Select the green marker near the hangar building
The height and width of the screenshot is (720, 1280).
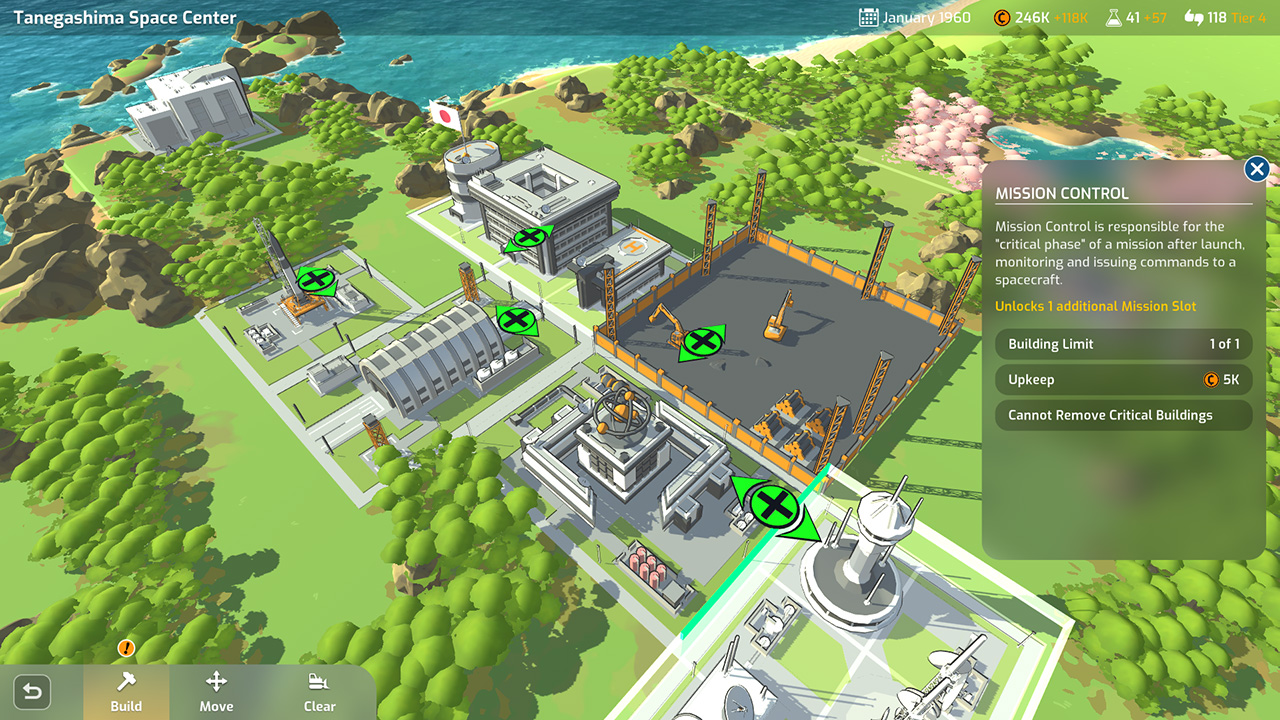[515, 321]
